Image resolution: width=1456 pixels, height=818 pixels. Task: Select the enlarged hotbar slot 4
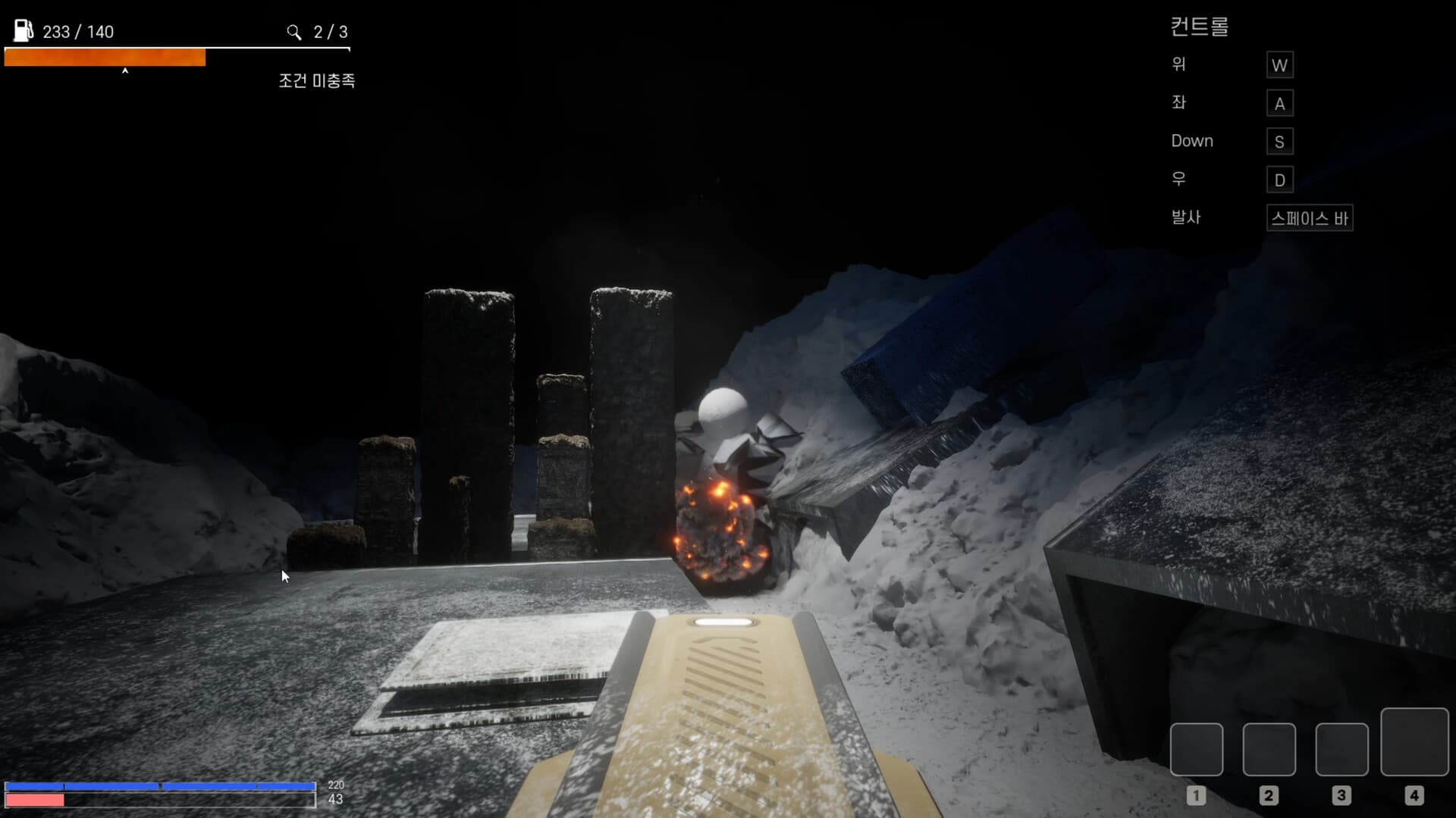[1414, 743]
